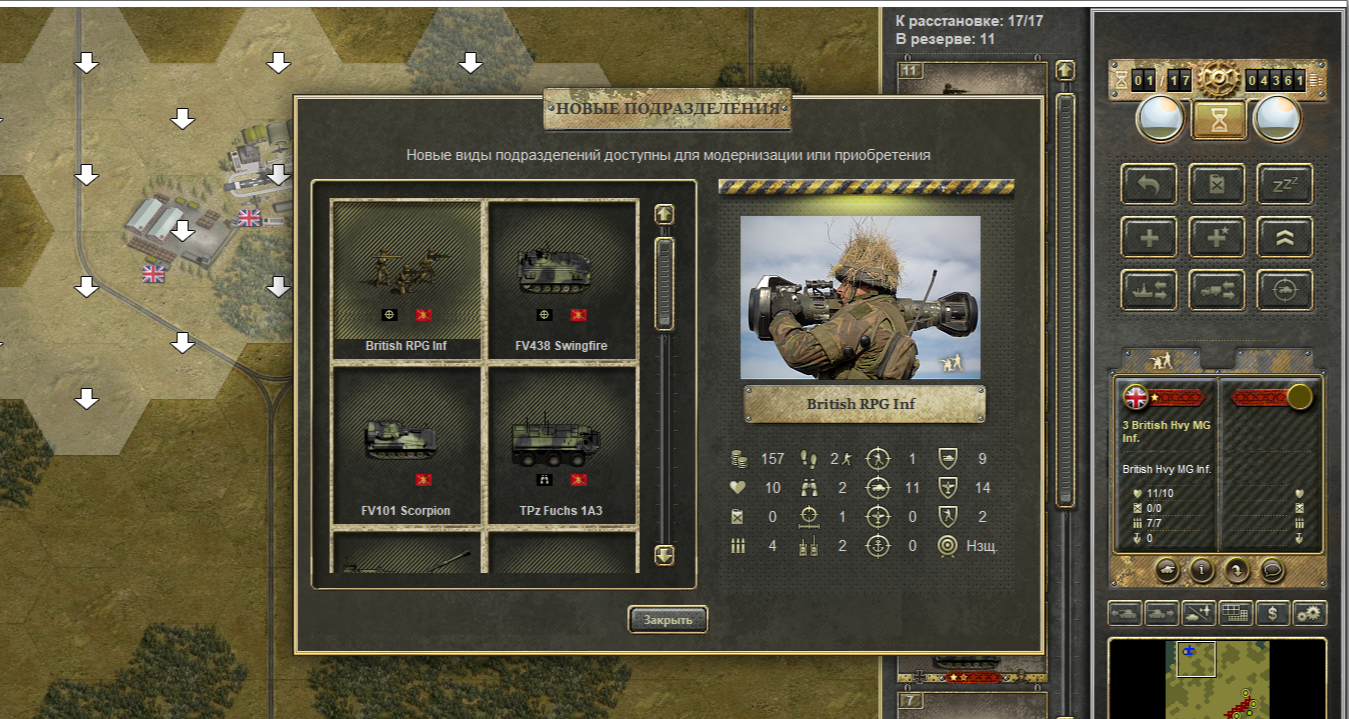Select the FV101 Scorpion unit card
The image size is (1349, 719).
click(406, 444)
